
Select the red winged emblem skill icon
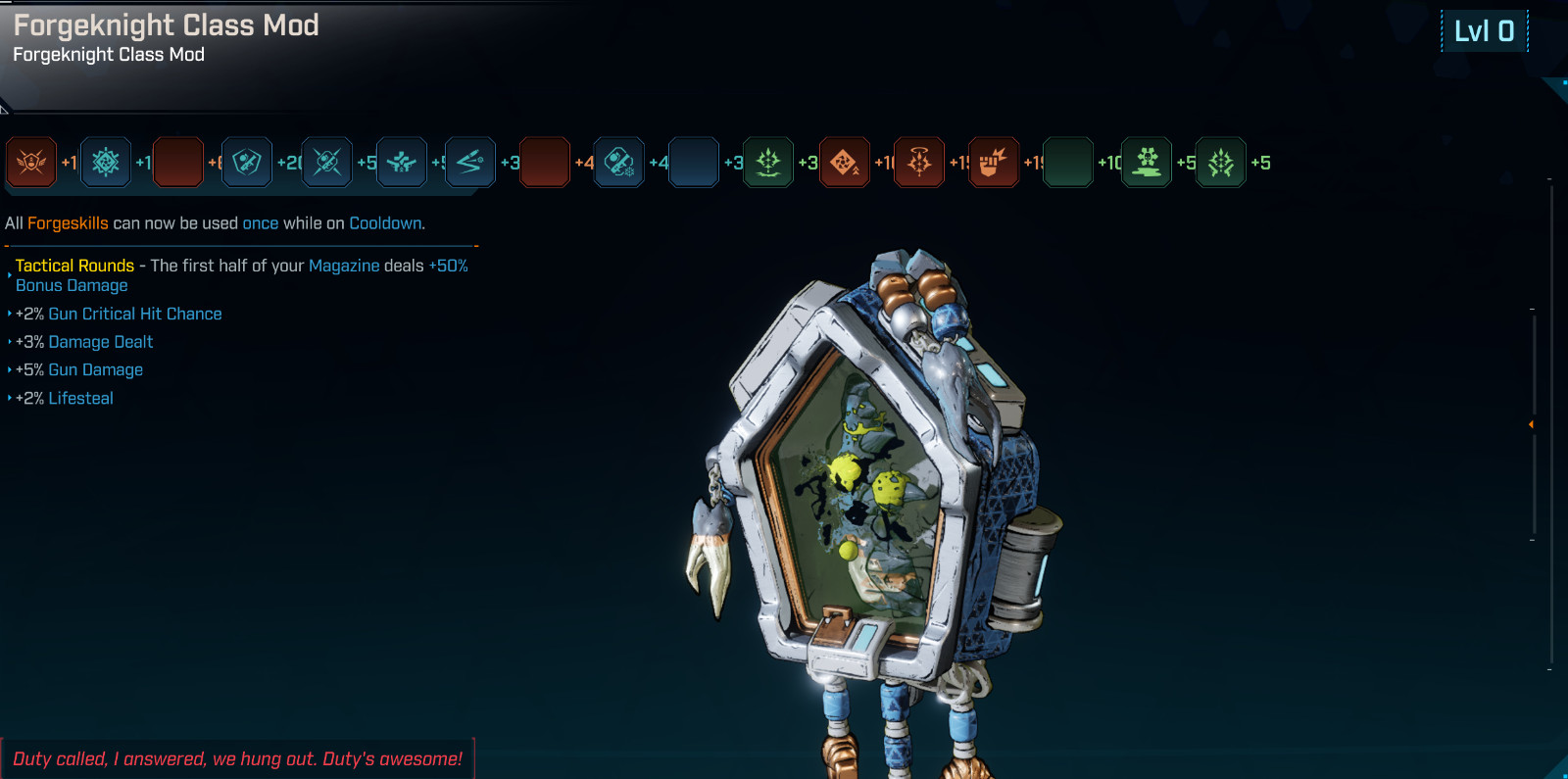click(x=31, y=163)
